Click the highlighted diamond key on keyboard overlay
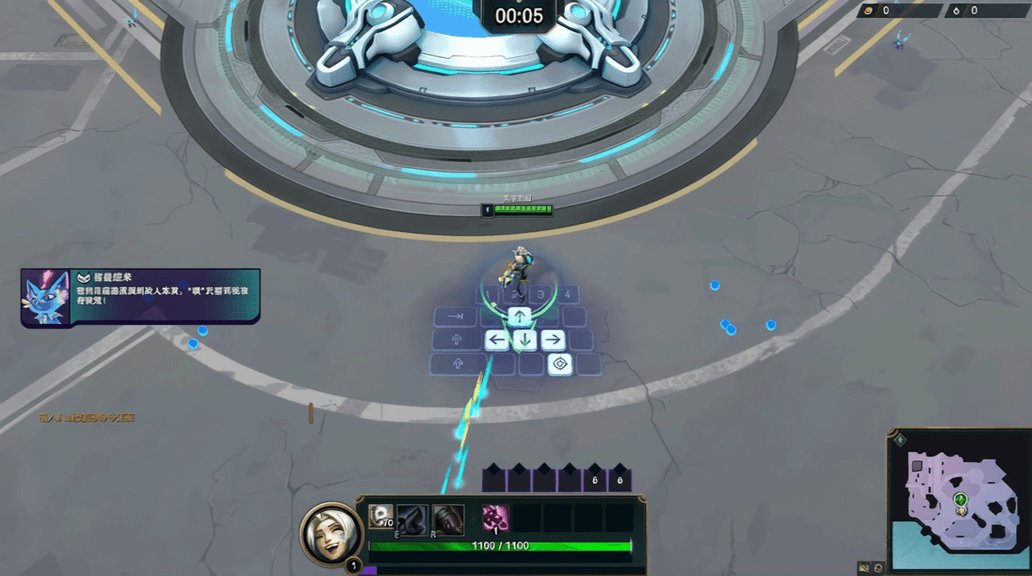The height and width of the screenshot is (576, 1032). (560, 363)
